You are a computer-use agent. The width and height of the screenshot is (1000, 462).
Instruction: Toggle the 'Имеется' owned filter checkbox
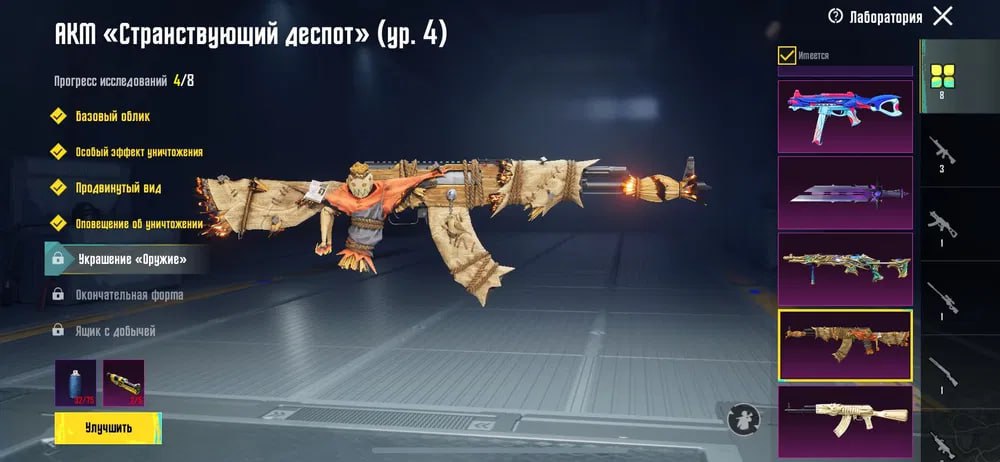tap(787, 55)
